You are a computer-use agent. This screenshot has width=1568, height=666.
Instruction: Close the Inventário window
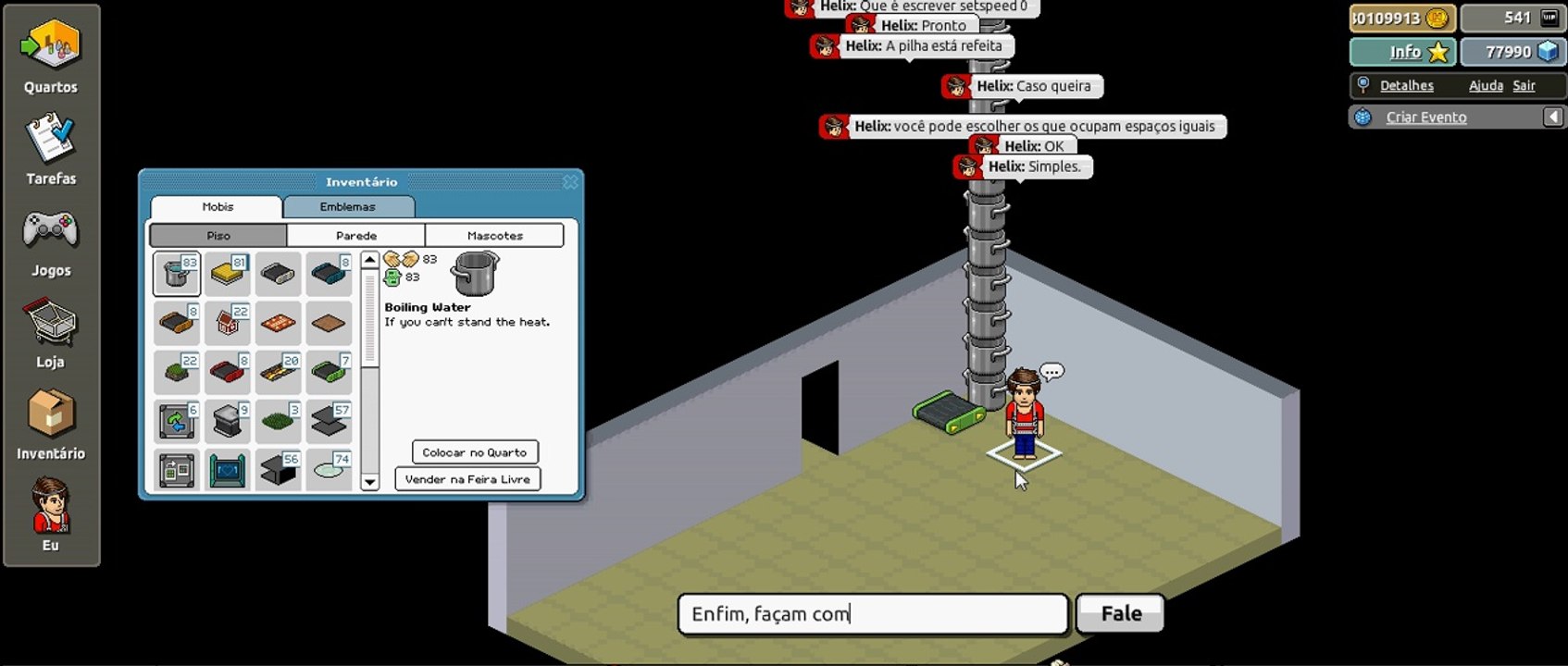[570, 182]
